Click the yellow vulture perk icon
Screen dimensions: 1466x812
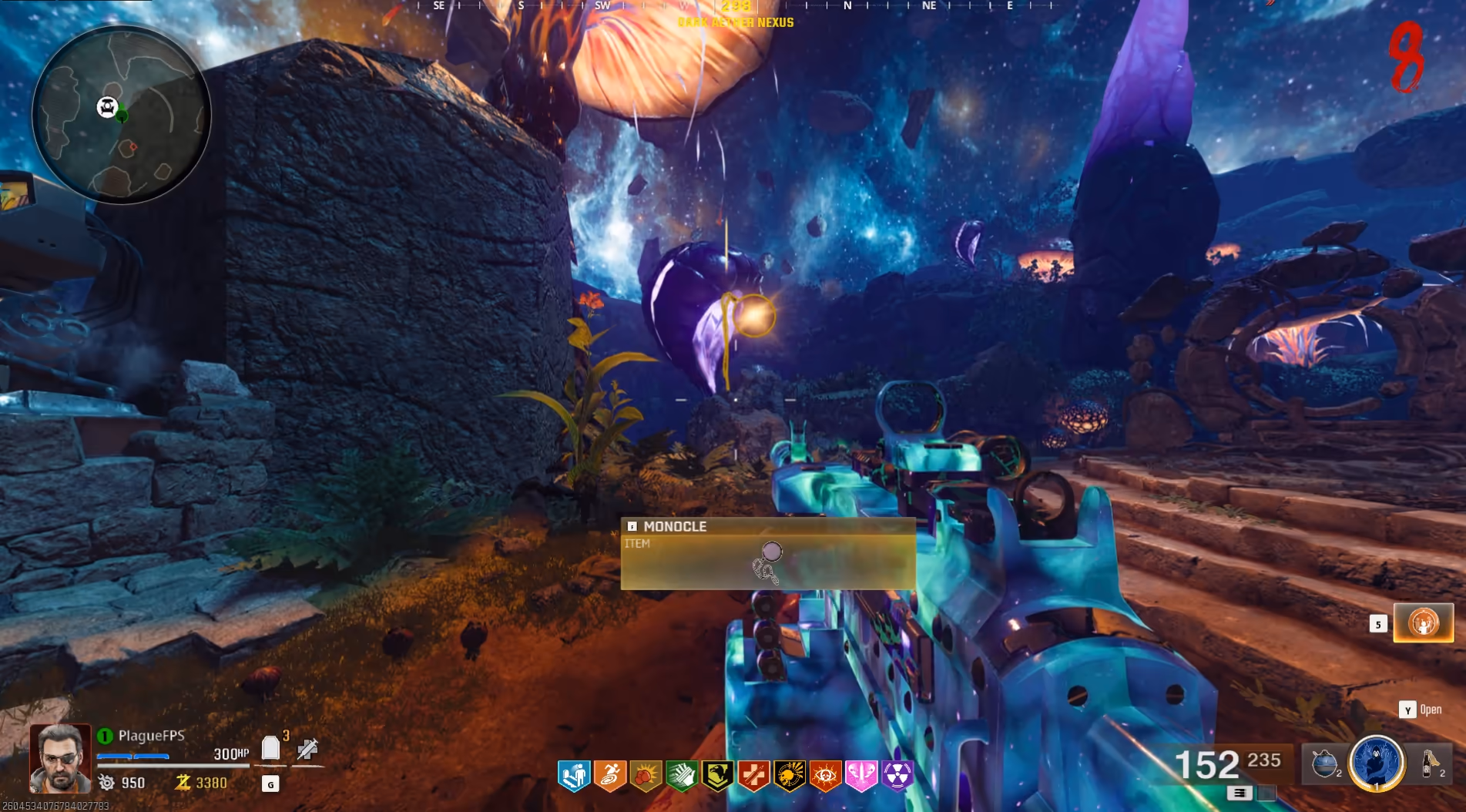717,776
